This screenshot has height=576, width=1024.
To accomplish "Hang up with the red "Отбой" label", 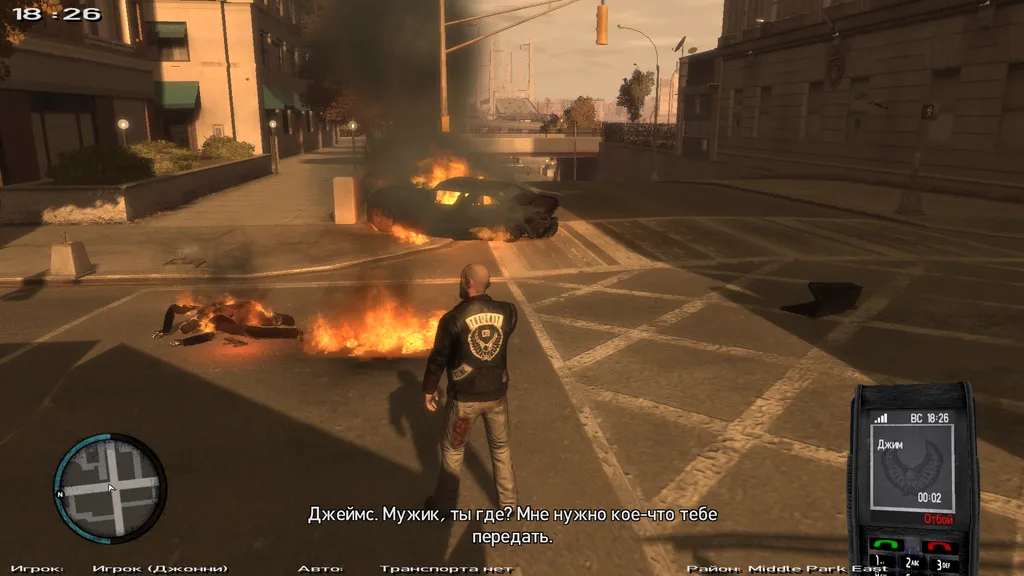I will pyautogui.click(x=937, y=520).
